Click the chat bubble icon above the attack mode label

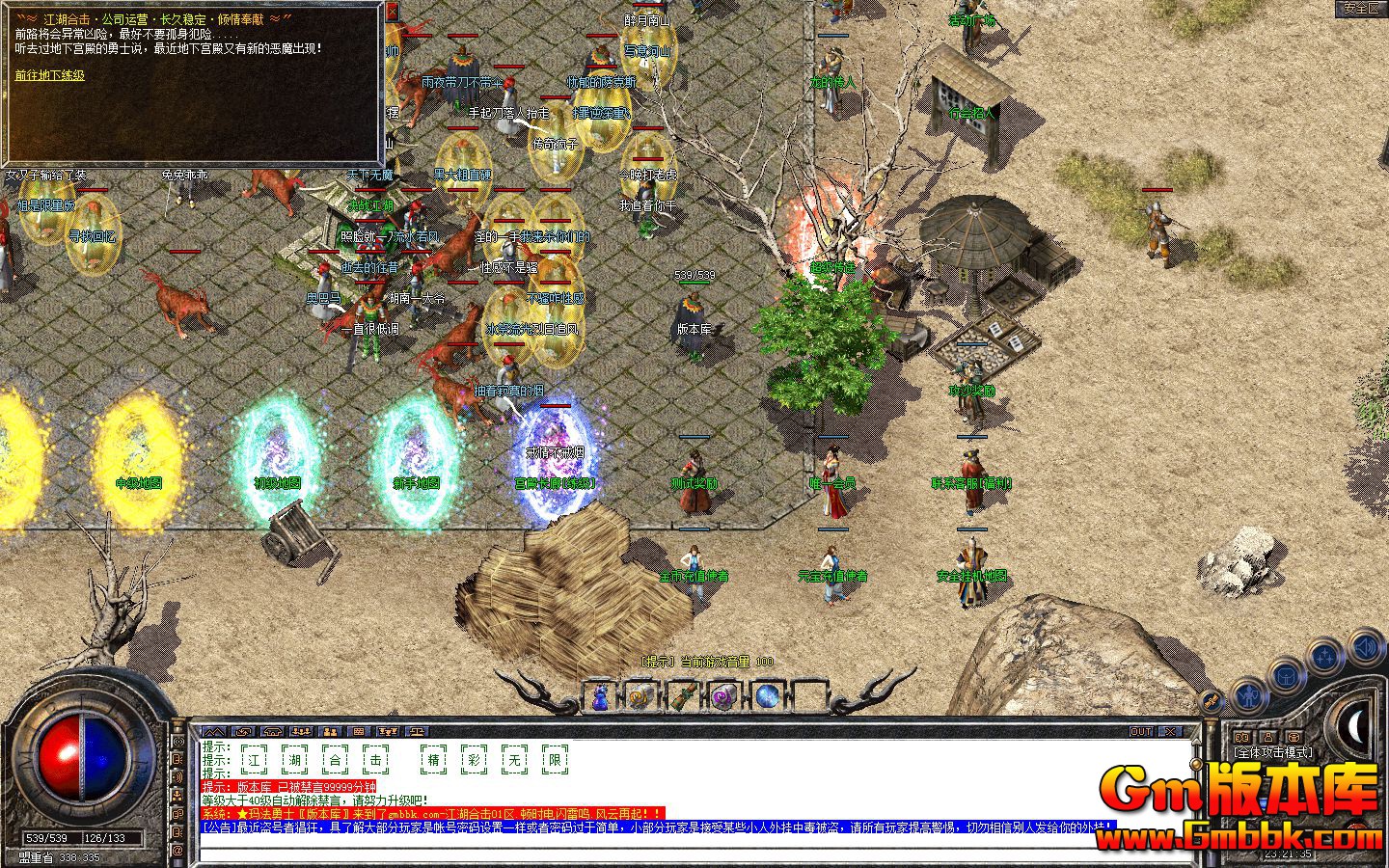pos(1240,737)
